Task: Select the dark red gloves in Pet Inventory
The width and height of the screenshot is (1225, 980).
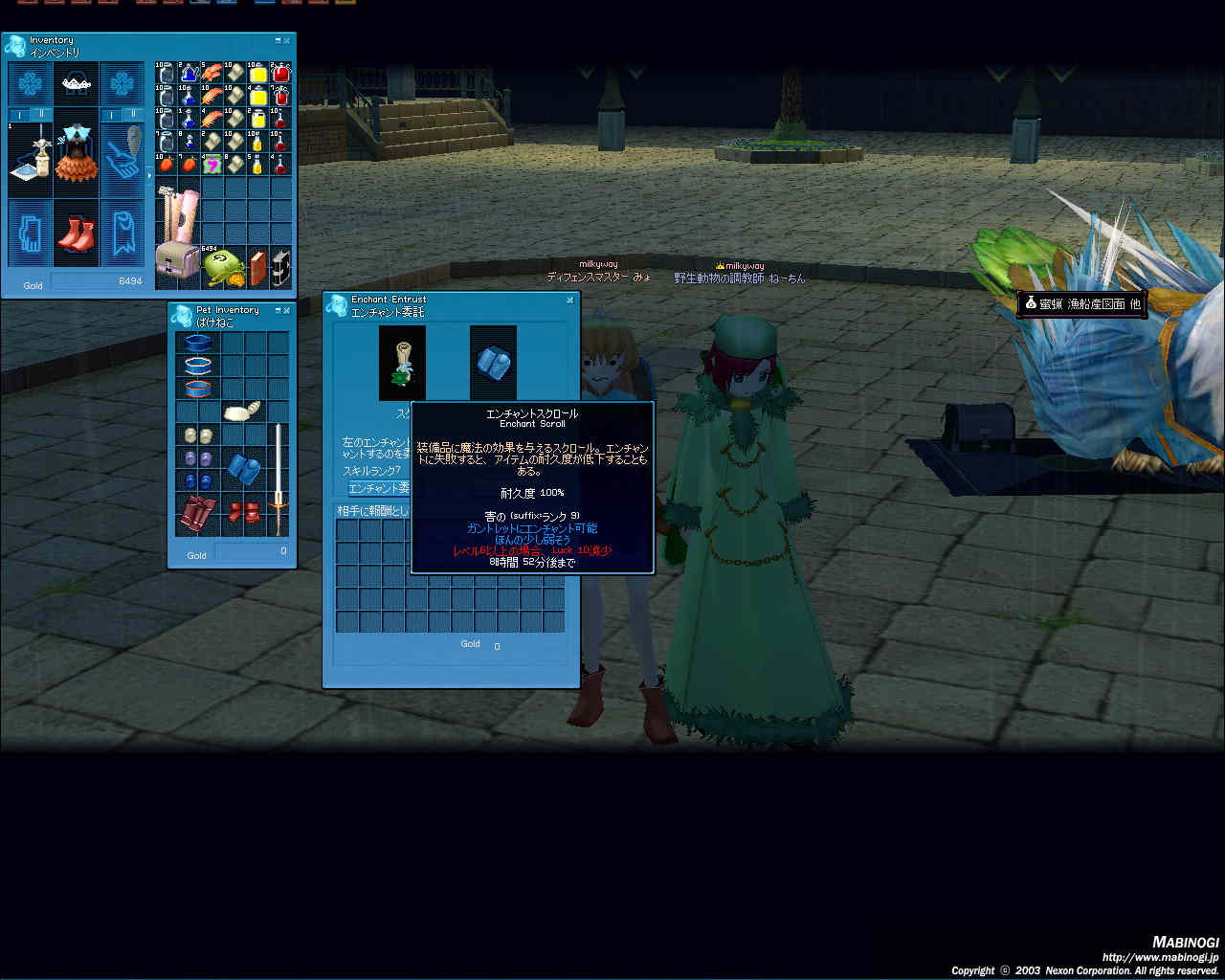Action: (197, 515)
